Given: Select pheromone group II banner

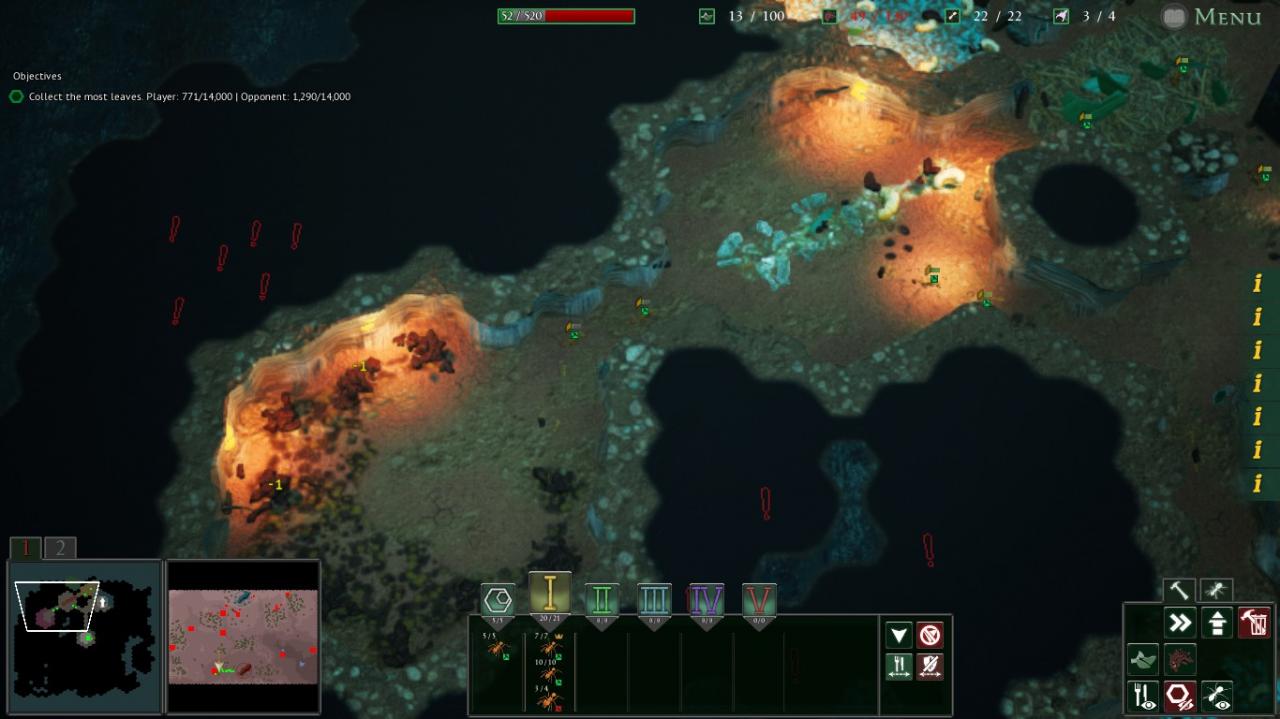Looking at the screenshot, I should point(602,600).
